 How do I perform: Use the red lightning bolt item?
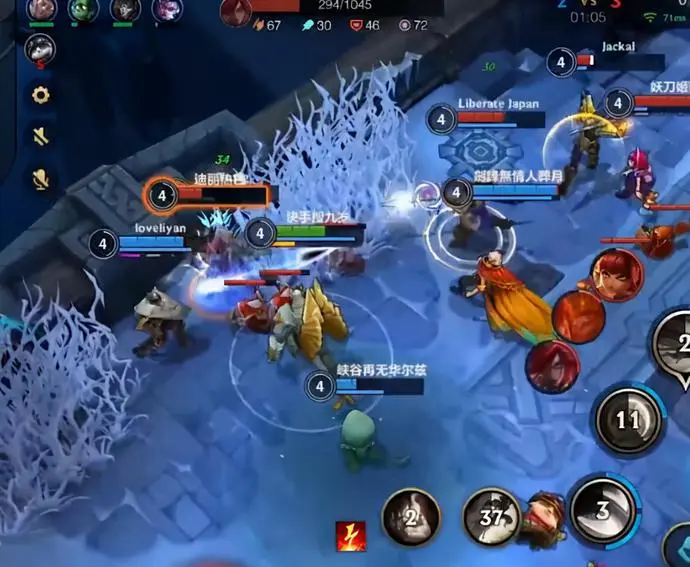click(x=350, y=536)
